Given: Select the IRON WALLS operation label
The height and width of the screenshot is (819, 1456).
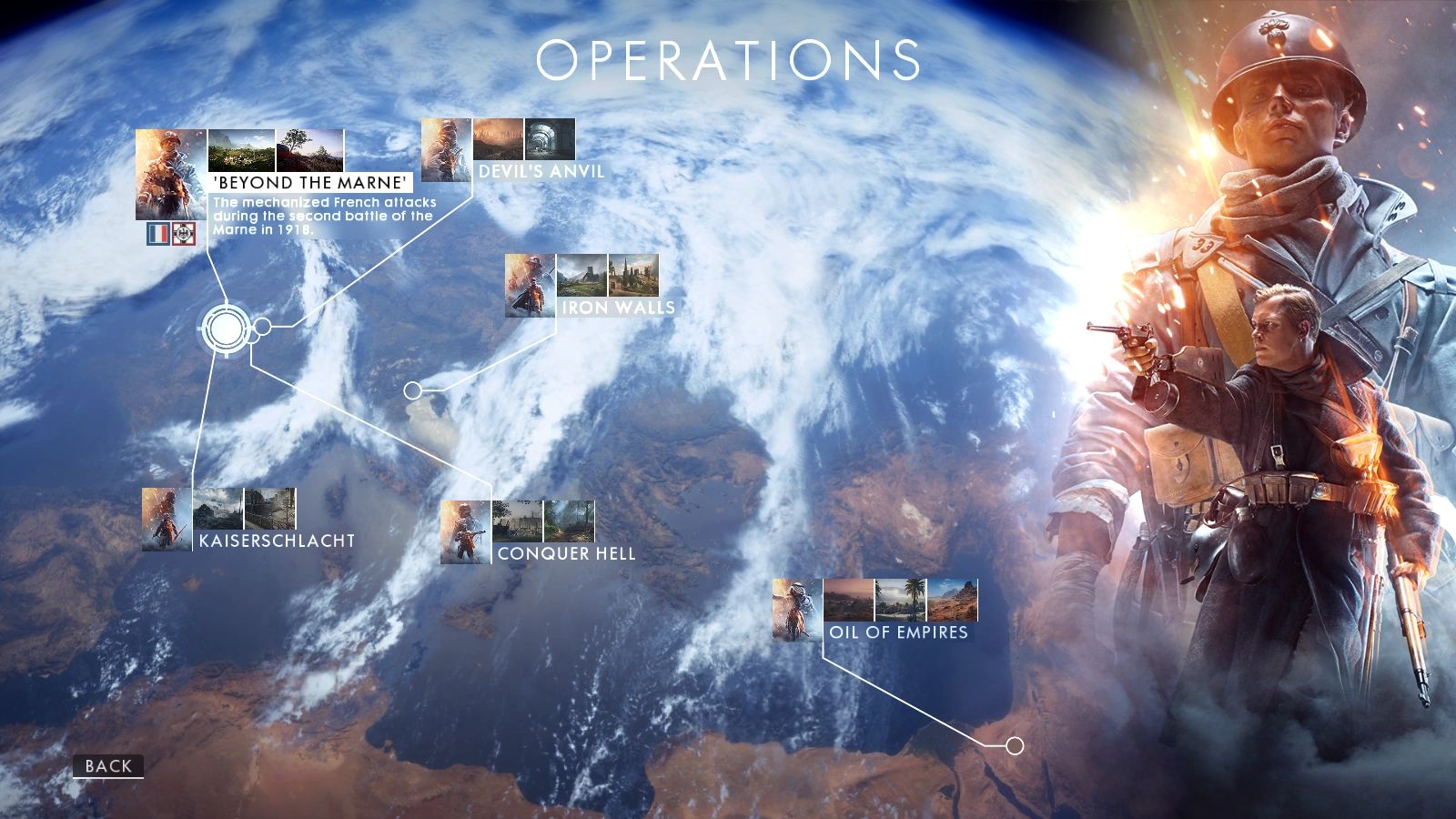Looking at the screenshot, I should (616, 308).
